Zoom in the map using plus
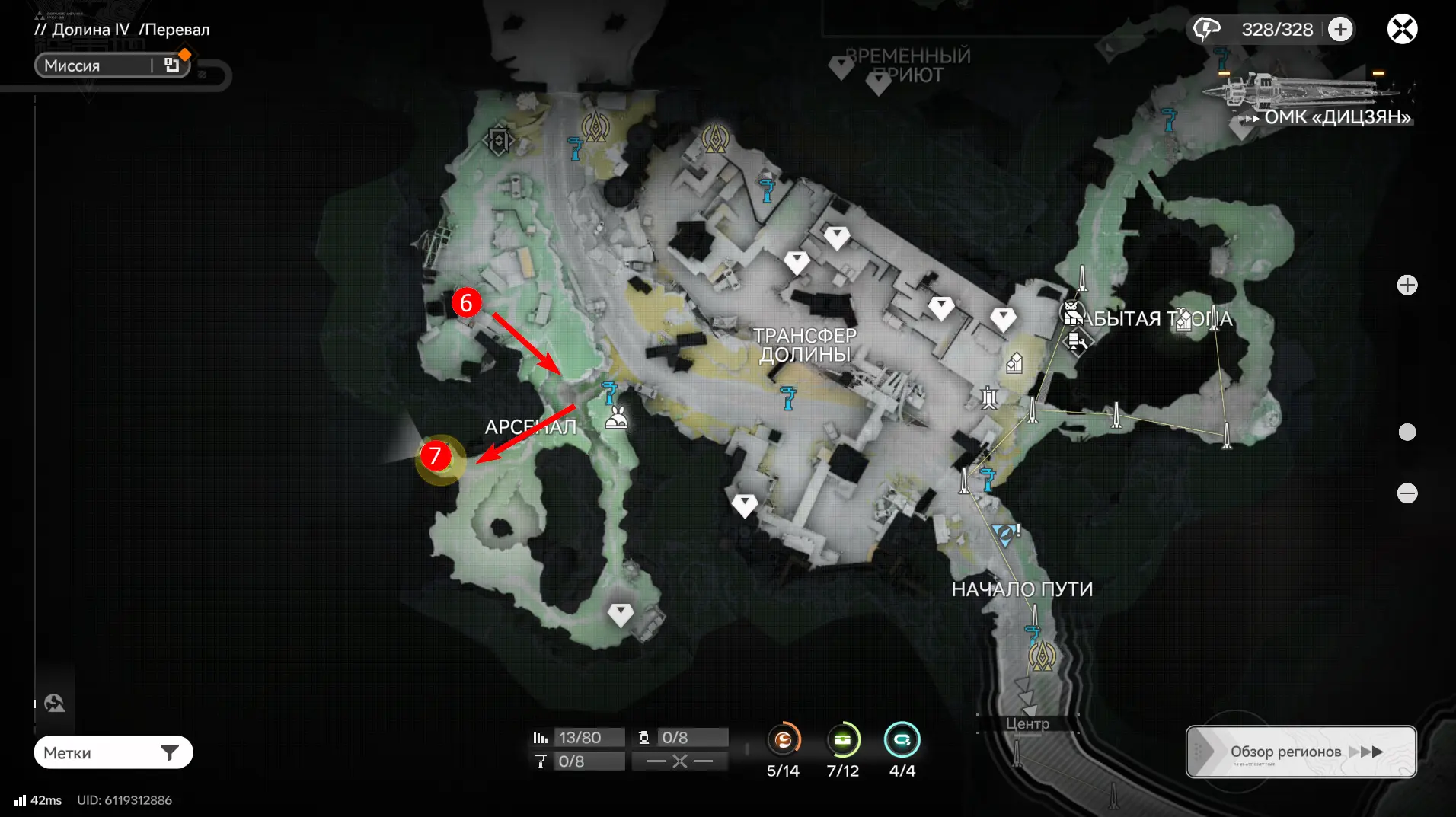The width and height of the screenshot is (1456, 817). 1407,286
